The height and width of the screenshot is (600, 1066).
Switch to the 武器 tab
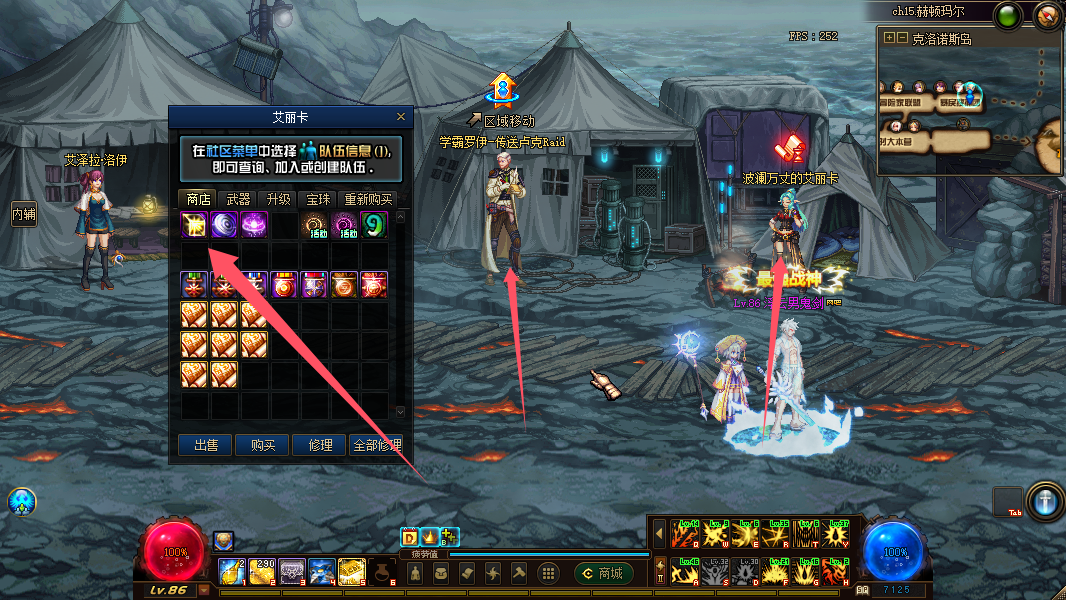(x=238, y=199)
